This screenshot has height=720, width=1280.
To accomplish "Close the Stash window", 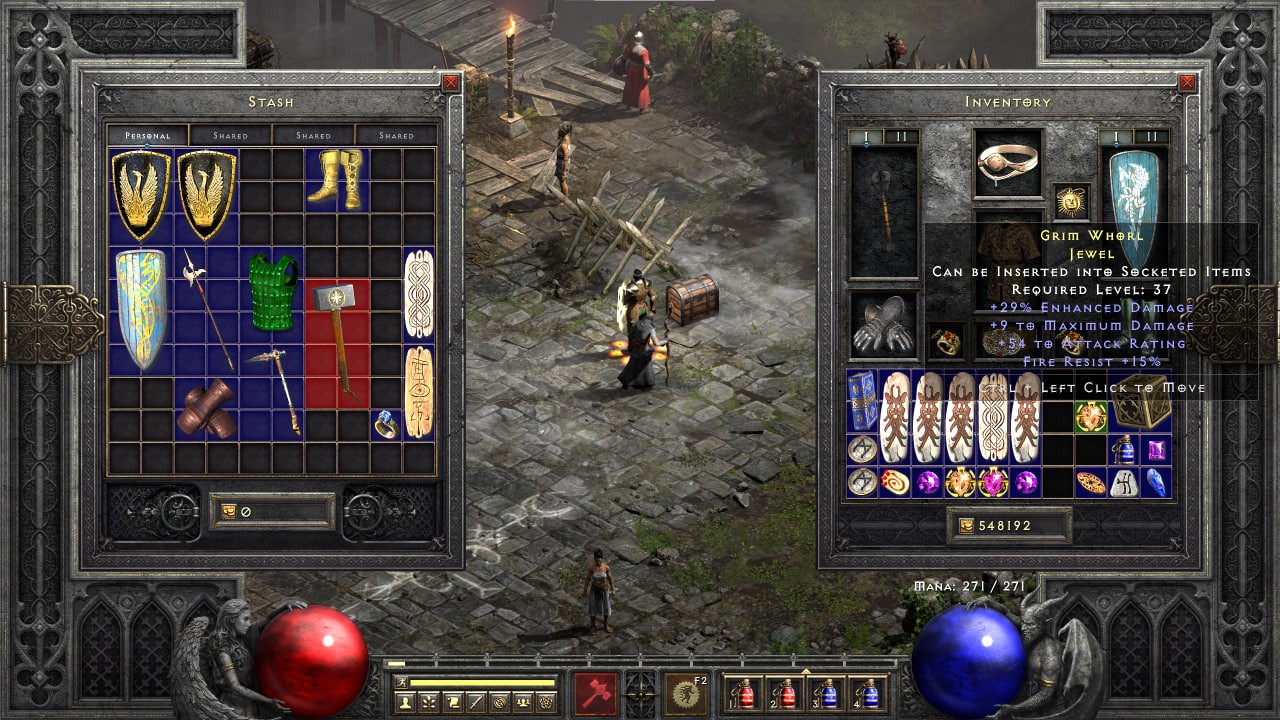I will point(451,83).
